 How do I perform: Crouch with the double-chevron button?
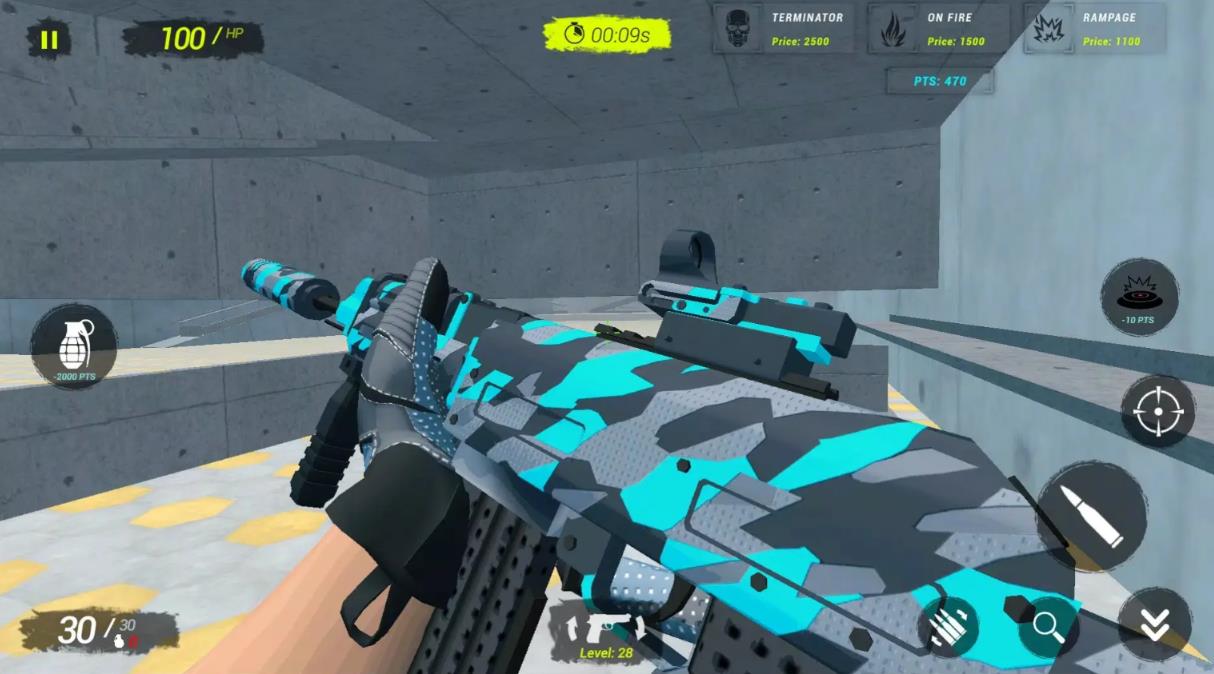pos(1154,624)
